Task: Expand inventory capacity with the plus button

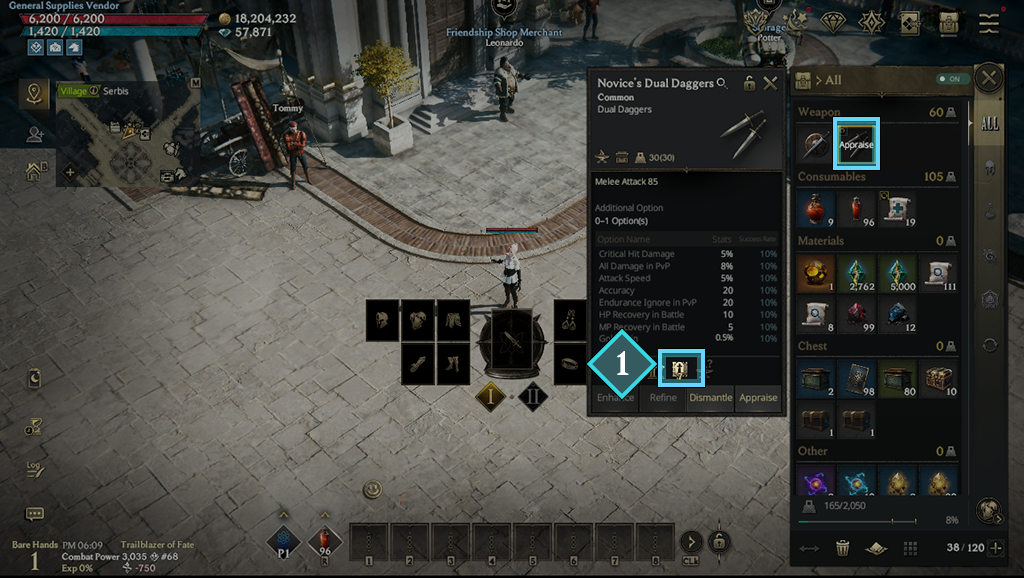Action: (x=995, y=548)
